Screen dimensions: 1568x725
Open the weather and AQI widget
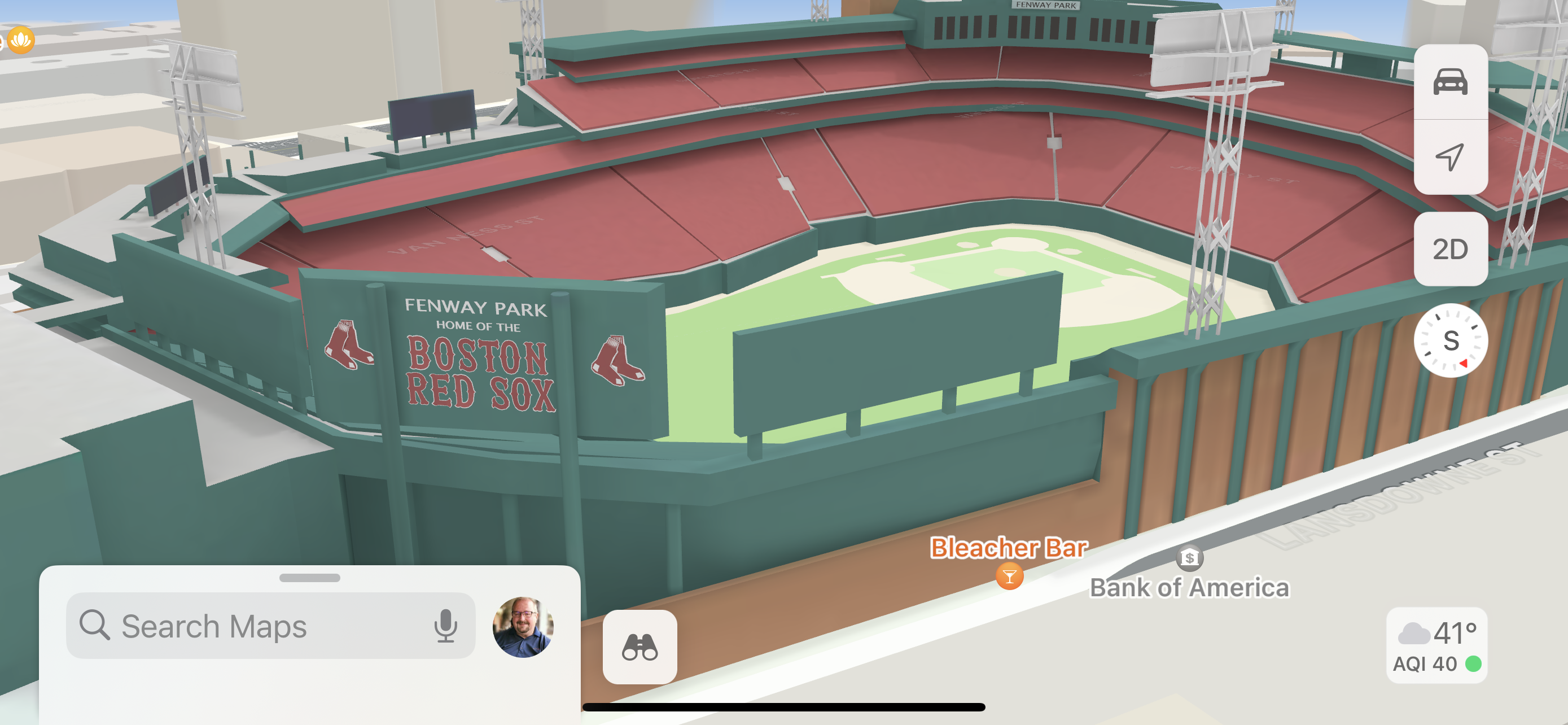click(1436, 645)
